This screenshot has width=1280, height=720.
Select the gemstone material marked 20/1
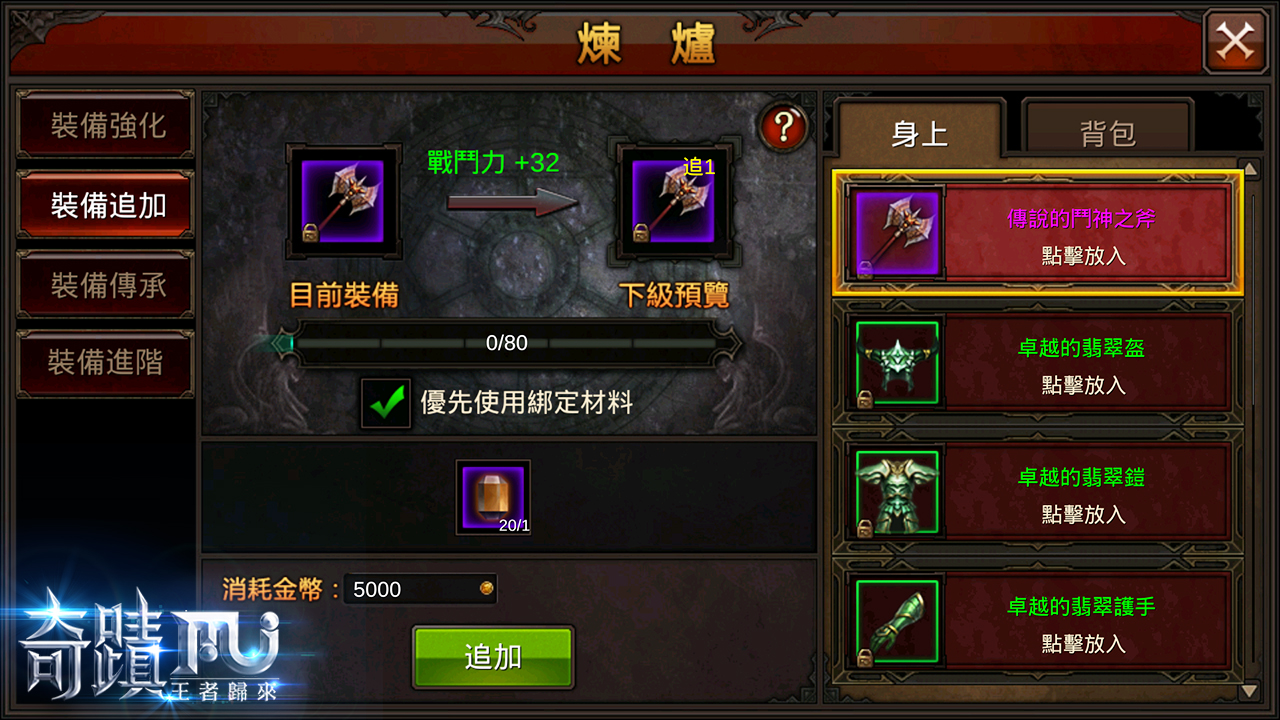click(492, 497)
